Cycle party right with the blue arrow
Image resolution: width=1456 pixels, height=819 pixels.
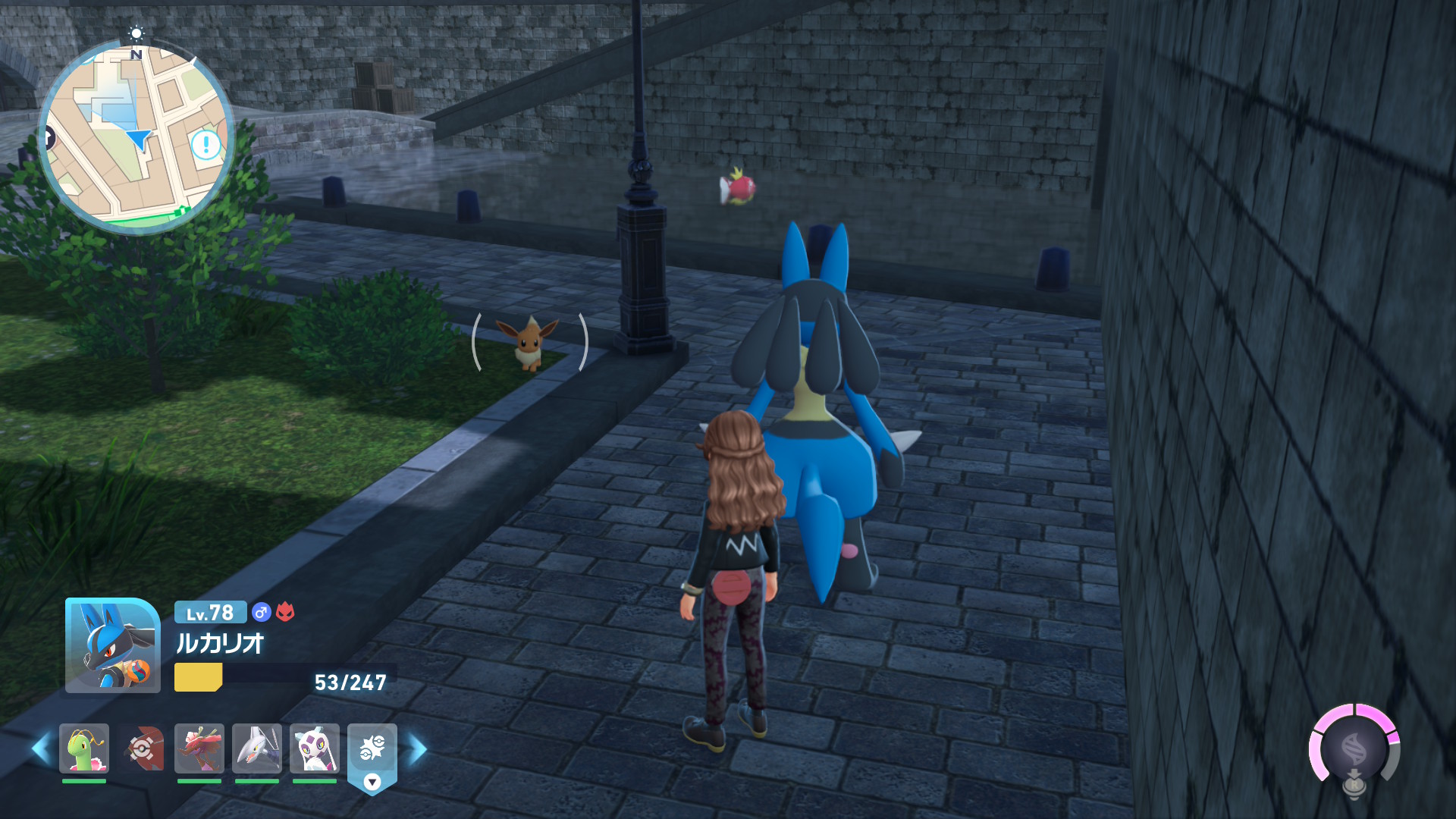click(x=418, y=748)
